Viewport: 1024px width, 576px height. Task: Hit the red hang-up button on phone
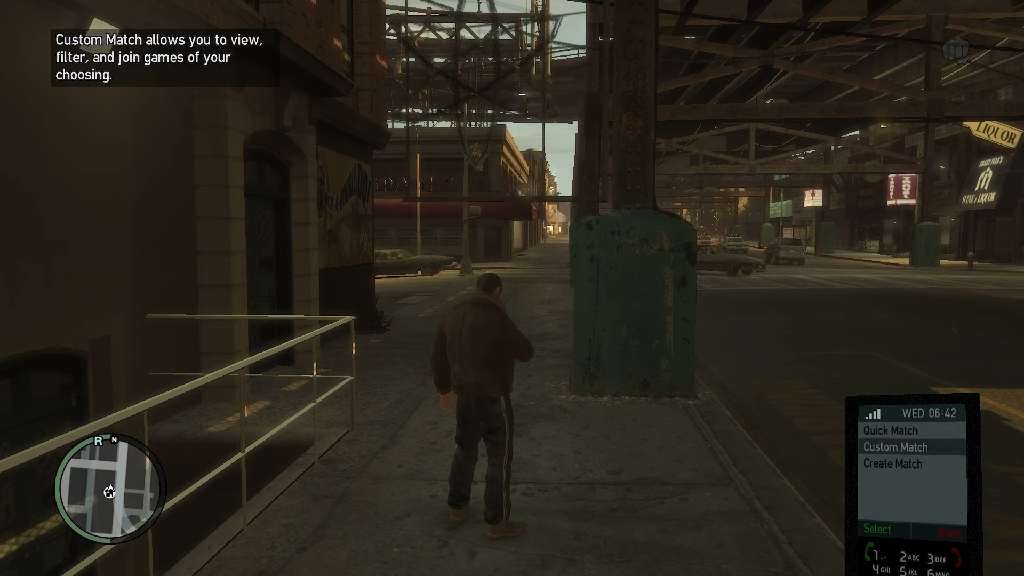point(956,557)
